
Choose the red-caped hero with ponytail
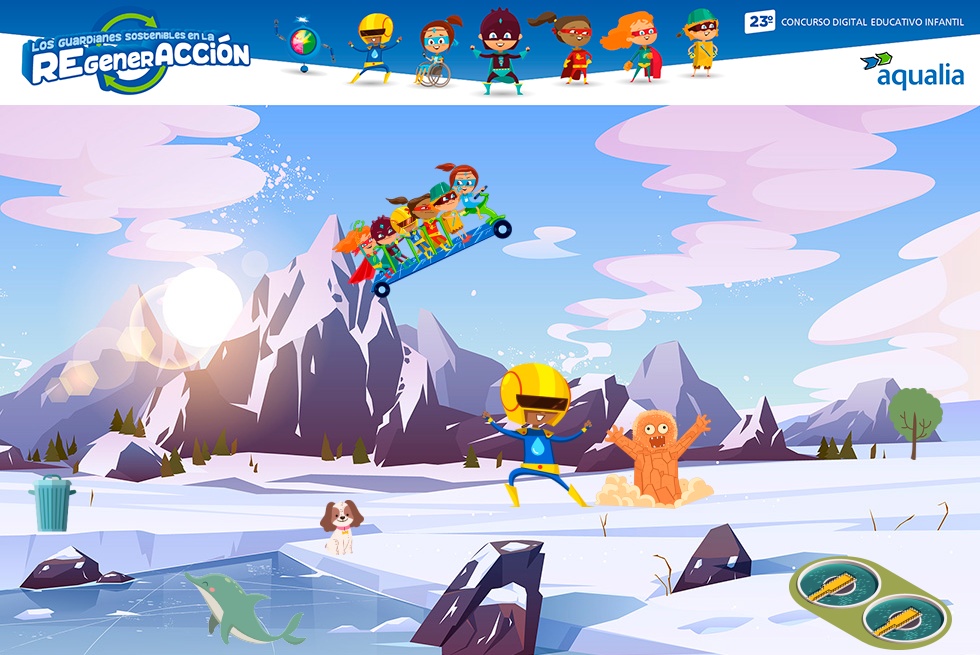click(x=571, y=48)
